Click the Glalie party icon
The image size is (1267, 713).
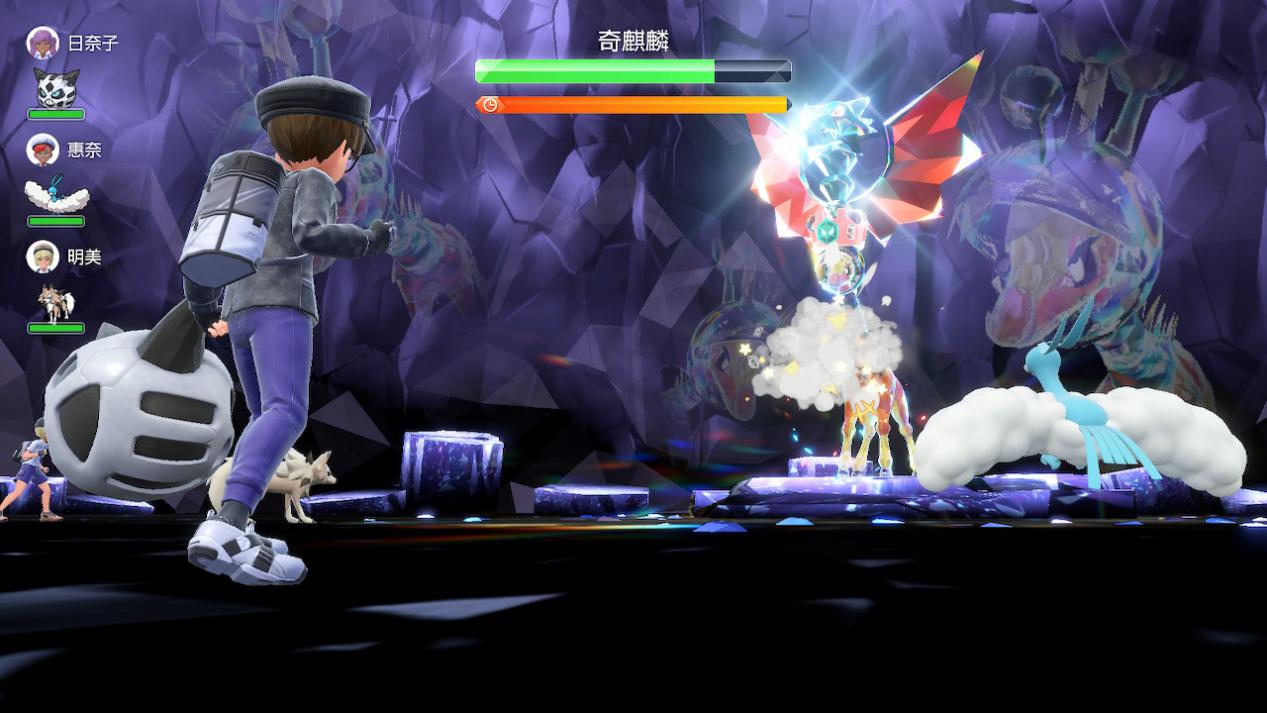56,89
